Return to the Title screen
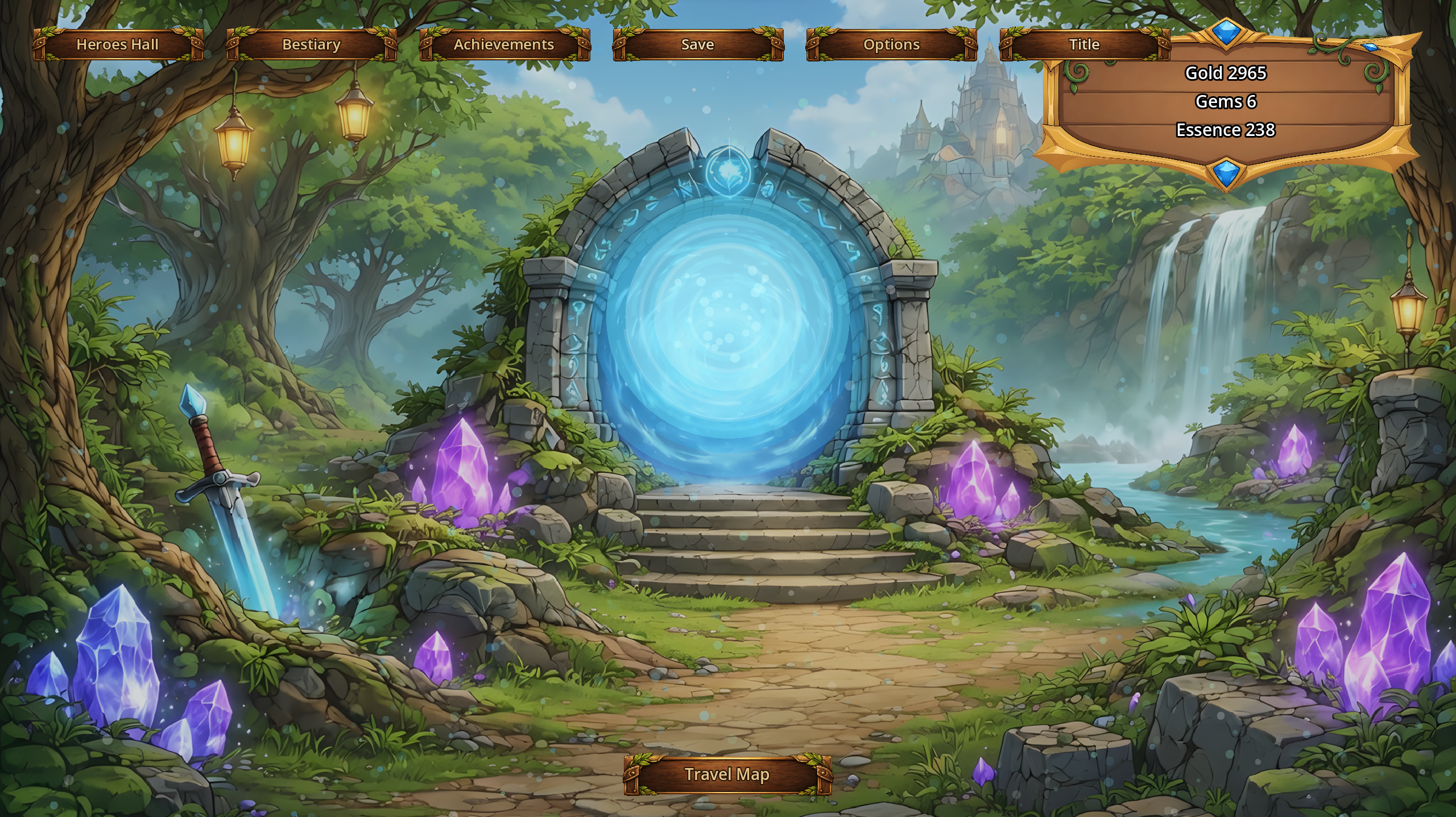This screenshot has height=817, width=1456. tap(1084, 45)
